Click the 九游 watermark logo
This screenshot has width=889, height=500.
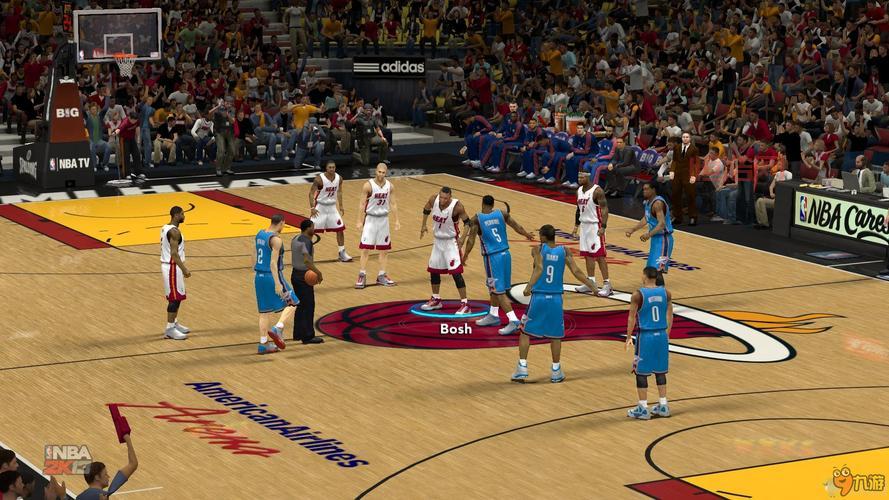pyautogui.click(x=855, y=479)
